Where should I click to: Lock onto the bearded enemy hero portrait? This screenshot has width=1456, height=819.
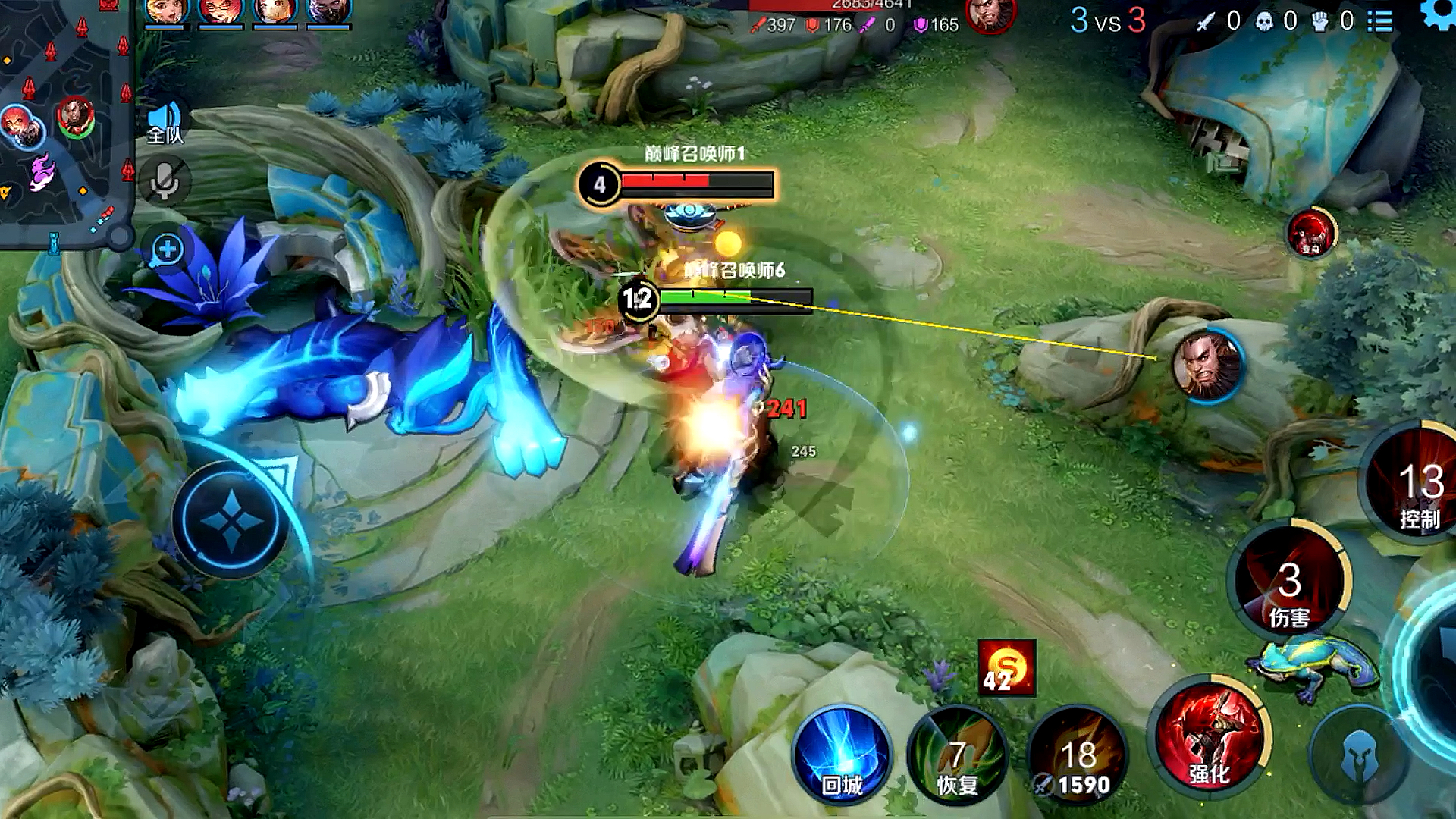coord(1207,366)
